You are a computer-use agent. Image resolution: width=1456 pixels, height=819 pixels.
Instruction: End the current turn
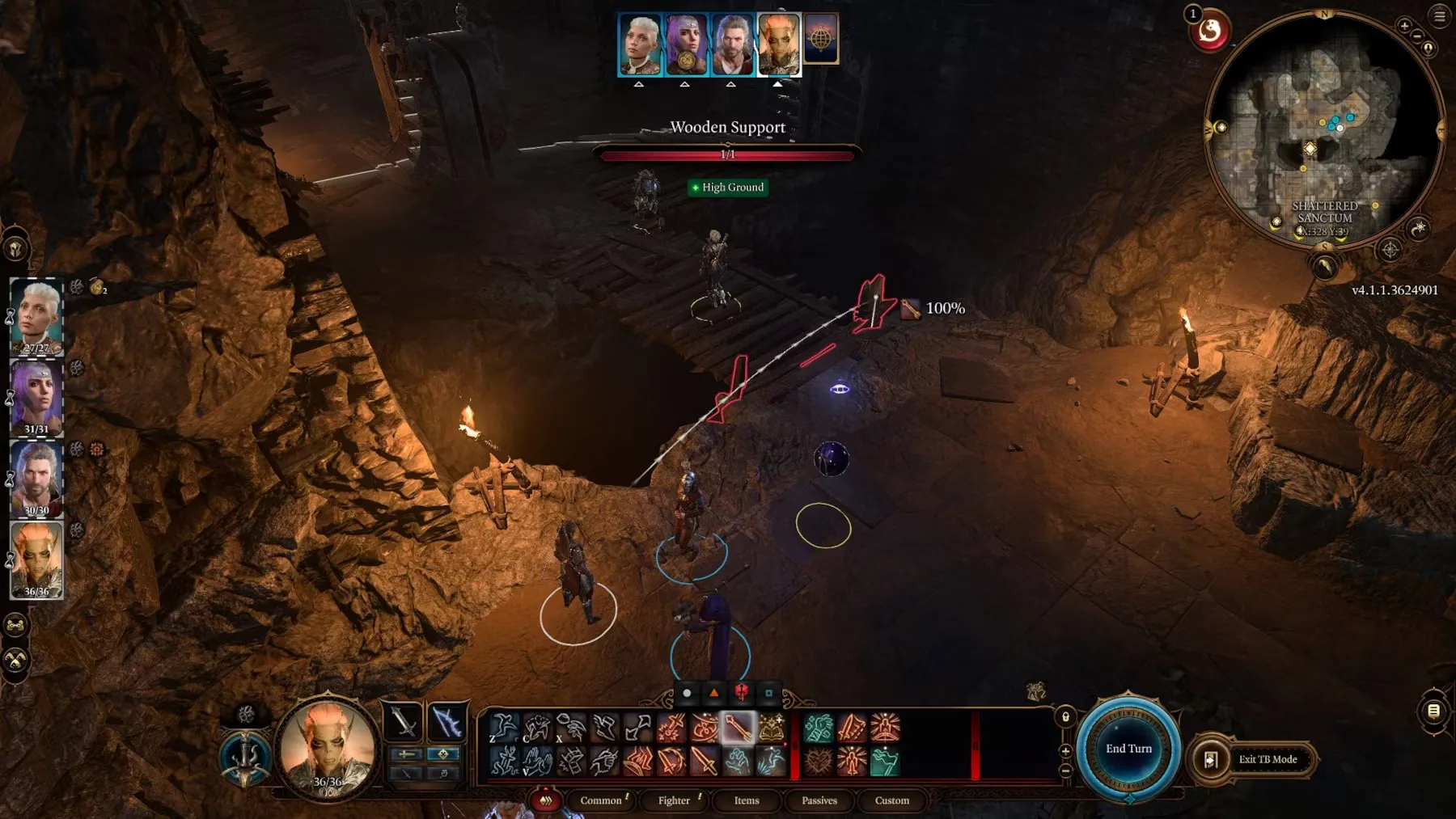1128,749
